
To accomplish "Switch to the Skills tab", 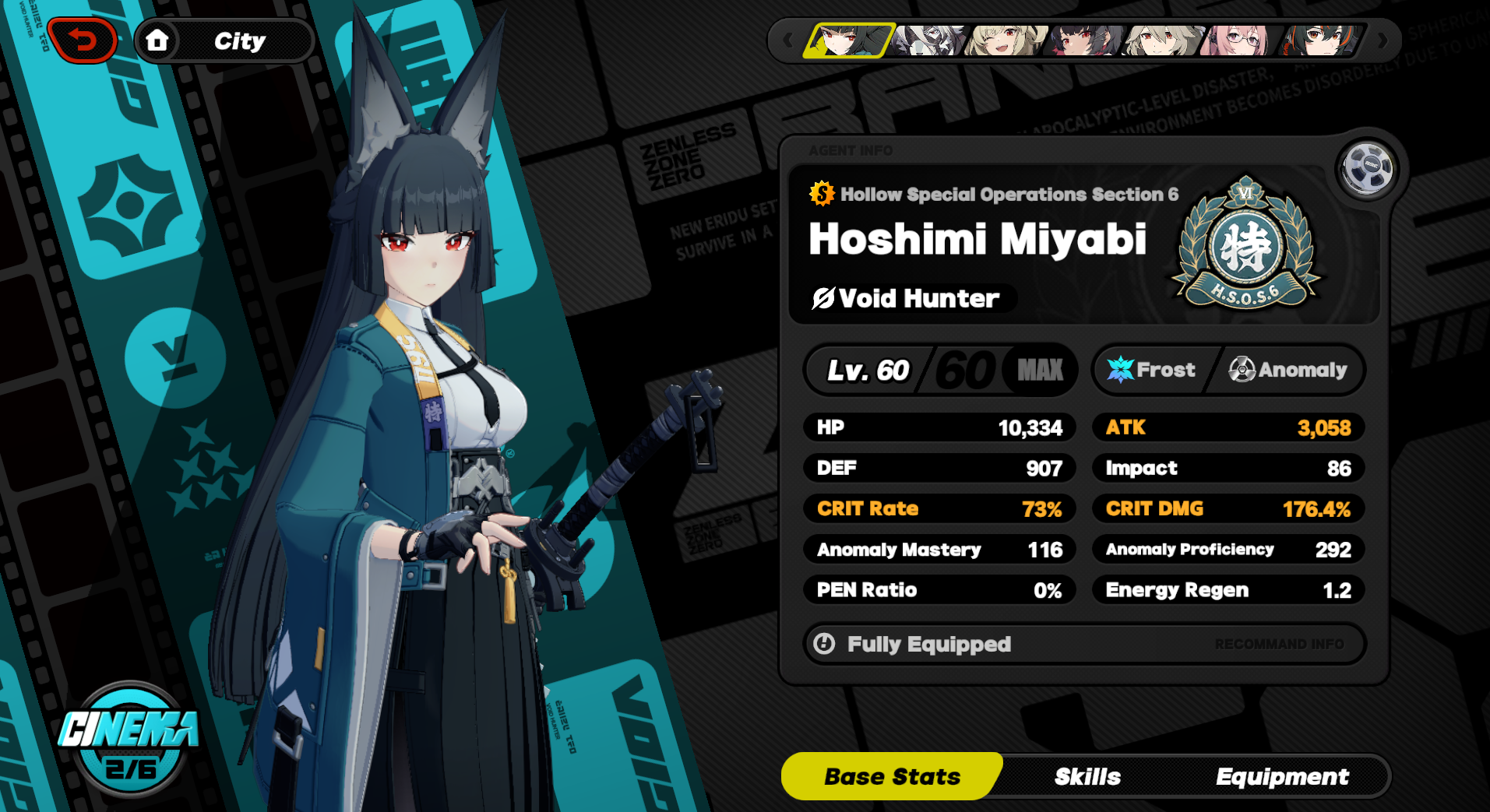I will pyautogui.click(x=1088, y=776).
